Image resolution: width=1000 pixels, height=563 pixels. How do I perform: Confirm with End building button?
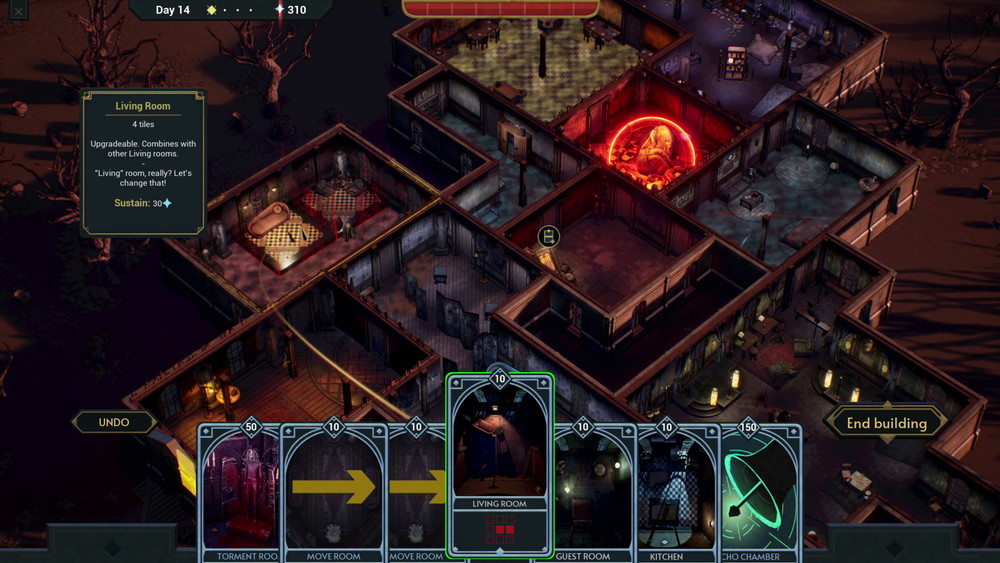click(886, 423)
